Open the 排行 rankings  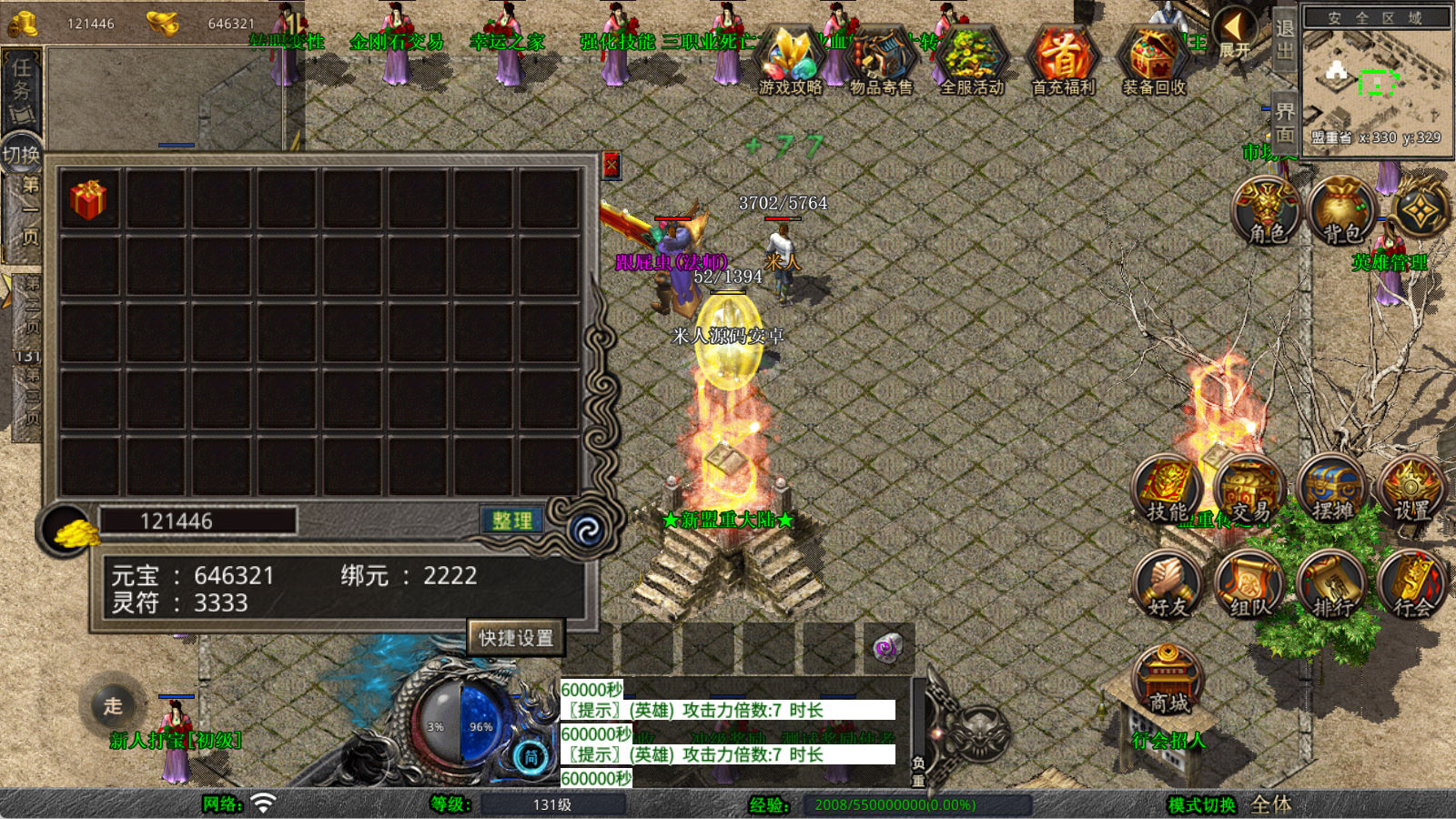[x=1331, y=585]
